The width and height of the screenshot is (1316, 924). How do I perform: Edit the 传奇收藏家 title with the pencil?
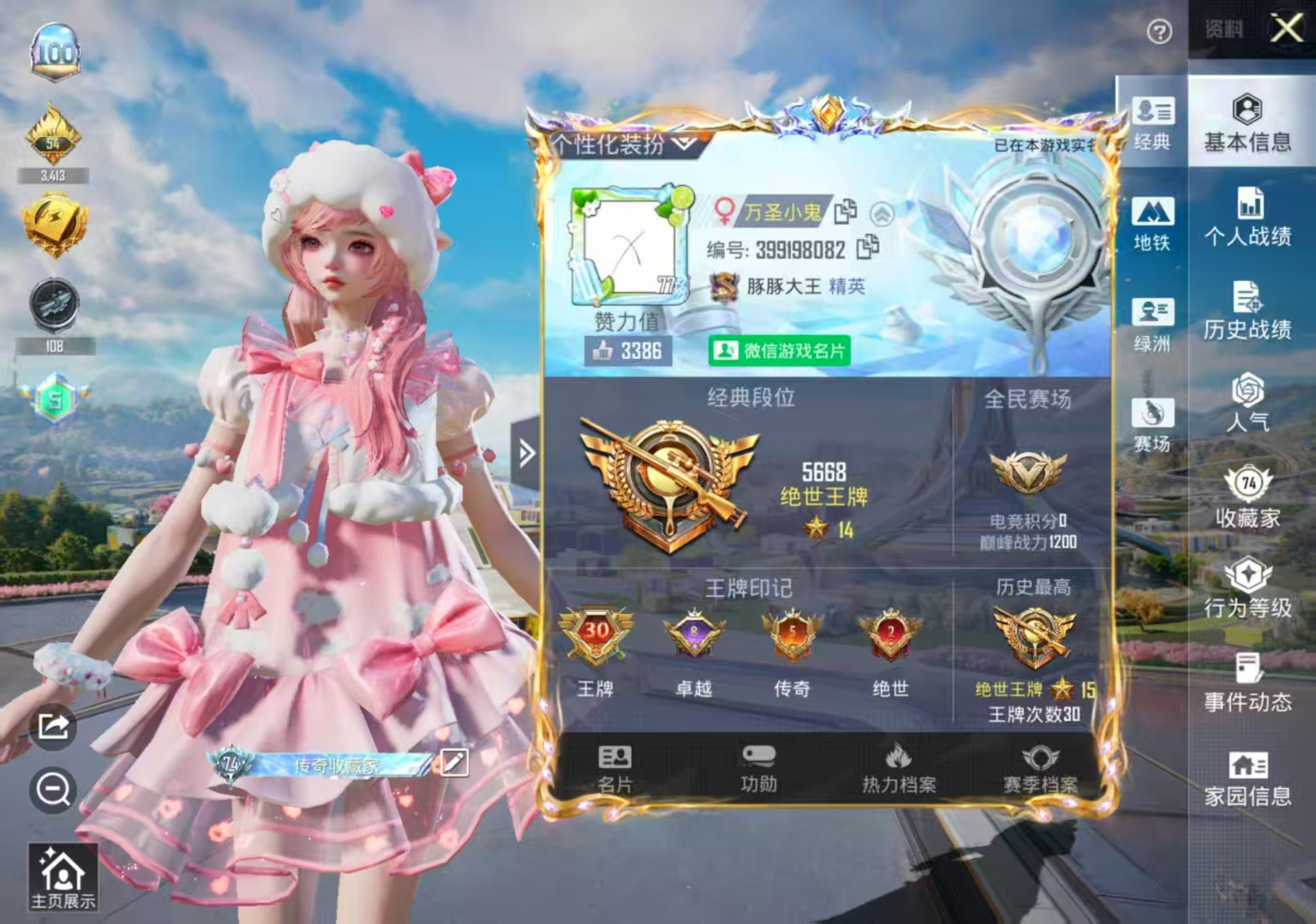455,763
